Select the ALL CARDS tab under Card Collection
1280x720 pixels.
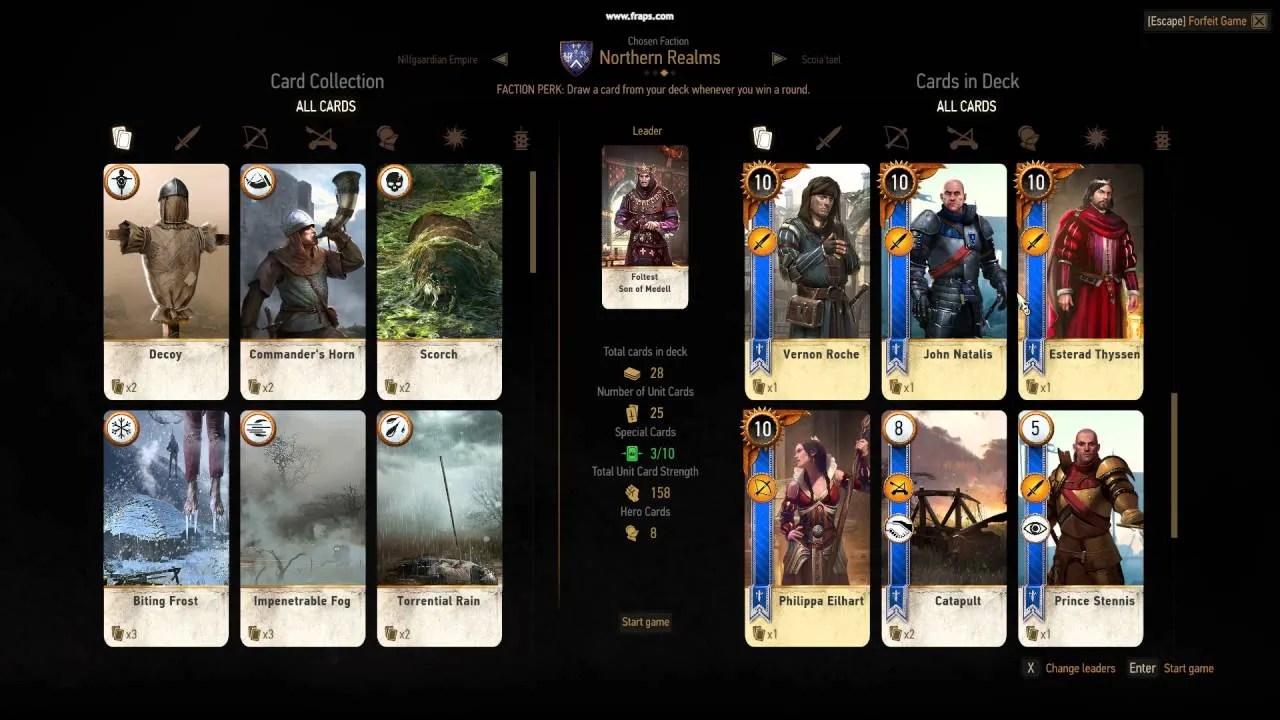coord(325,106)
